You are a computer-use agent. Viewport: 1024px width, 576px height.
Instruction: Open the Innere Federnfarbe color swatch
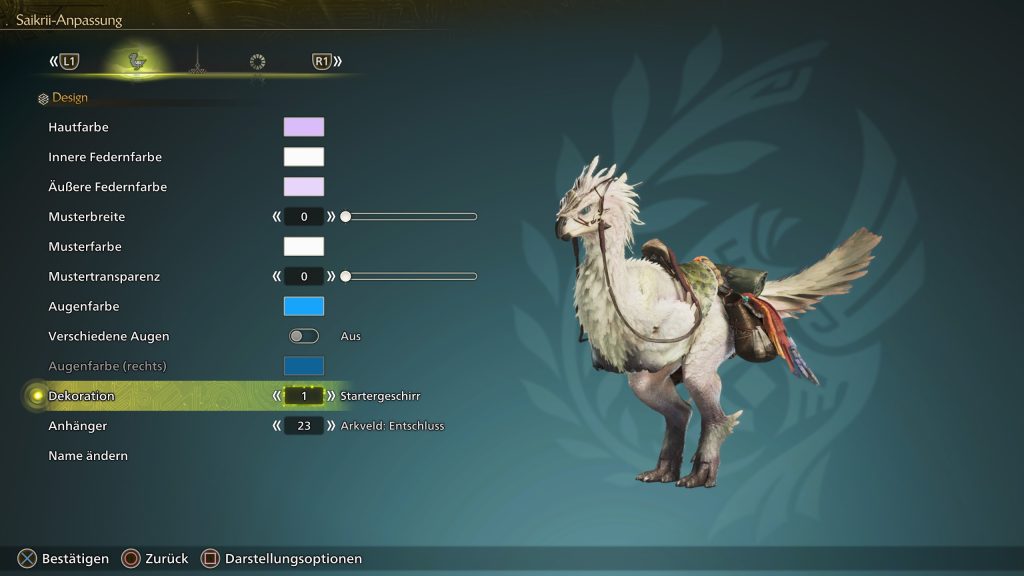304,157
